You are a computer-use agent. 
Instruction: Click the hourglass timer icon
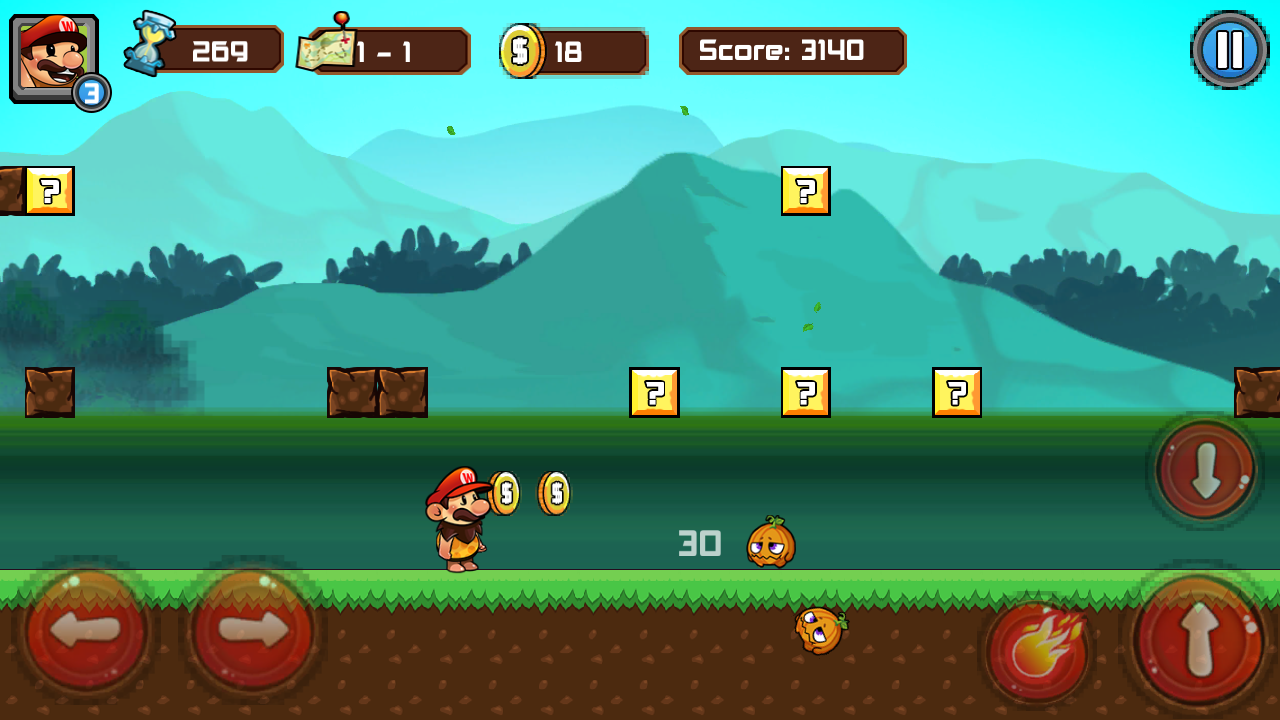coord(148,44)
